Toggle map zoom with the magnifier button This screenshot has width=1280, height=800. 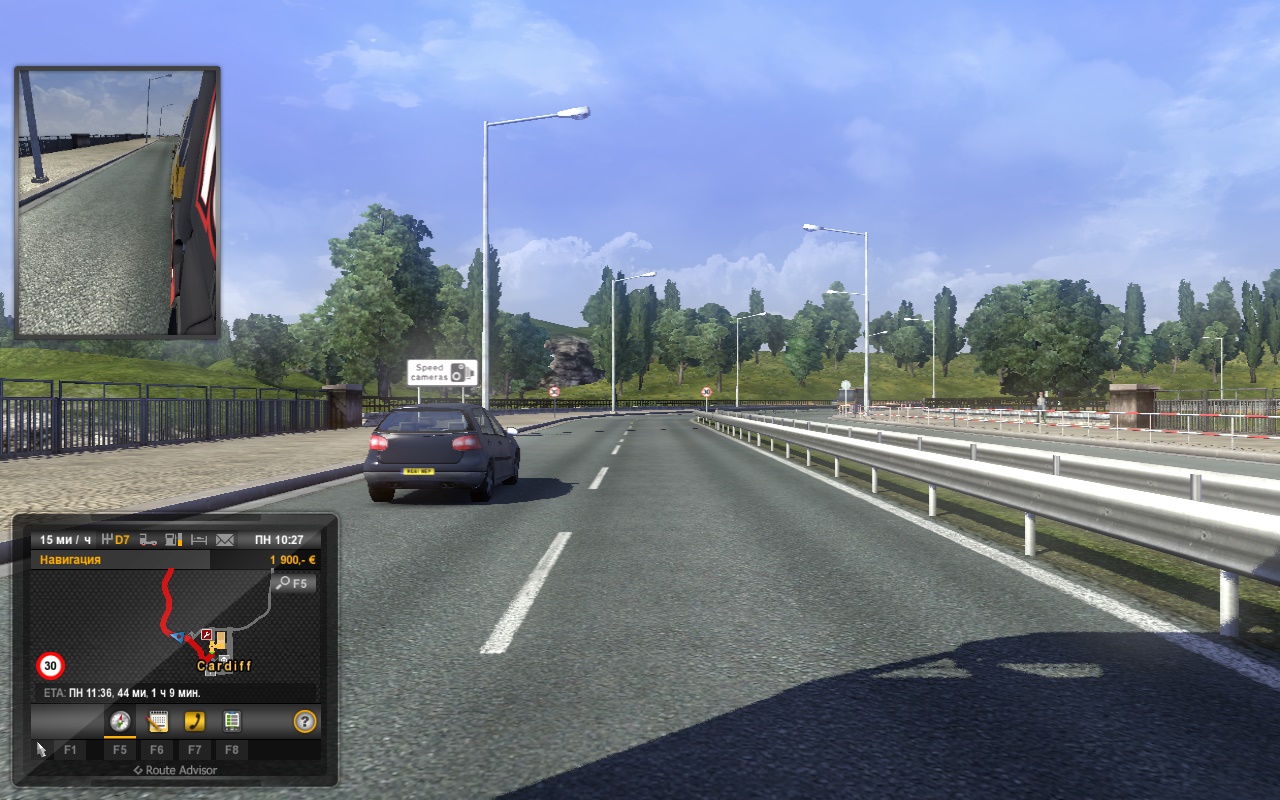click(295, 583)
